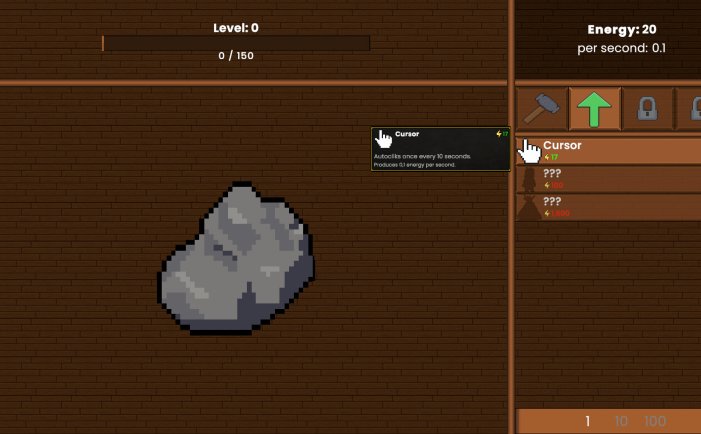The image size is (701, 434).
Task: Set buy quantity to 10
Action: click(620, 421)
